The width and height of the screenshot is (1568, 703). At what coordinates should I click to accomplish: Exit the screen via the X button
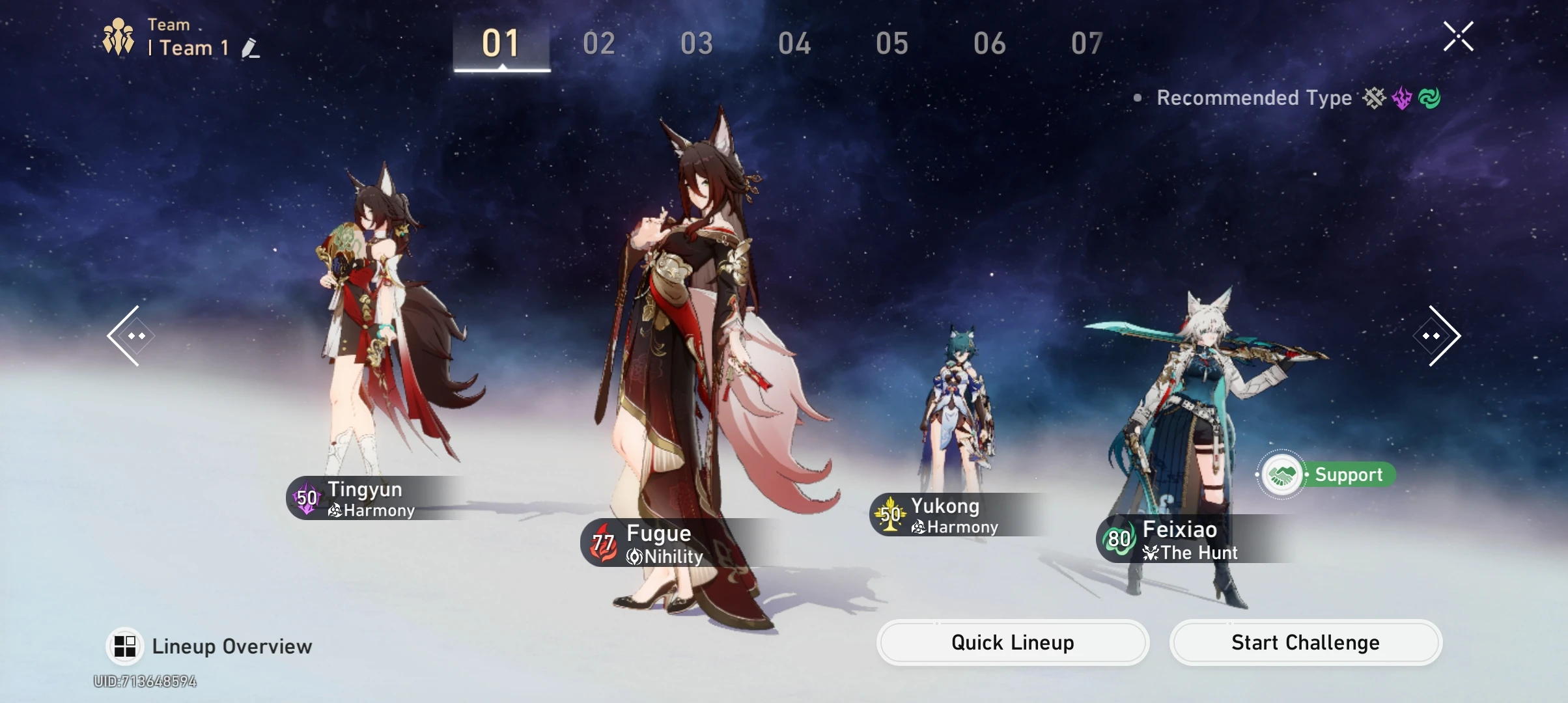click(x=1459, y=36)
